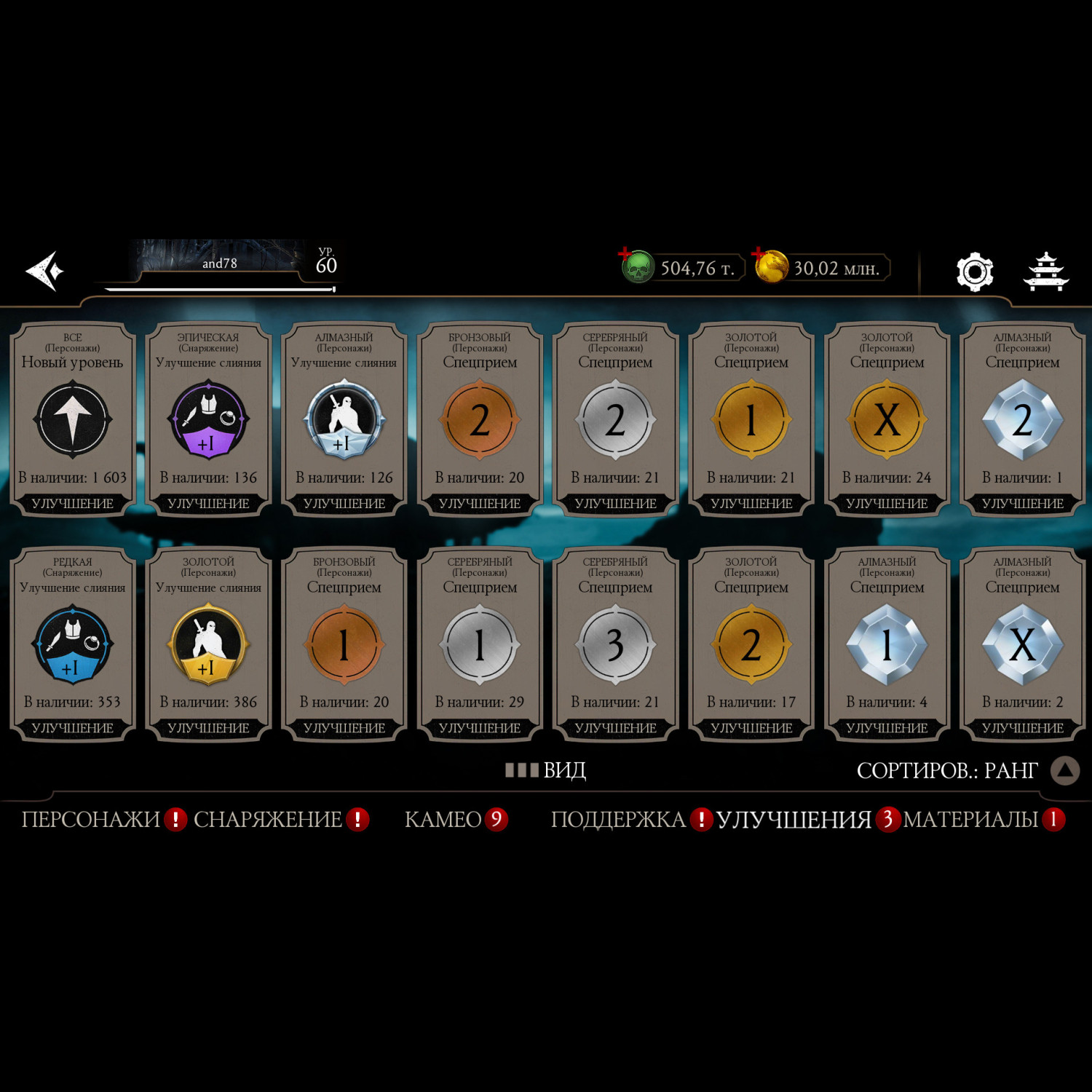
Task: Add souls via green skull currency
Action: pyautogui.click(x=636, y=267)
